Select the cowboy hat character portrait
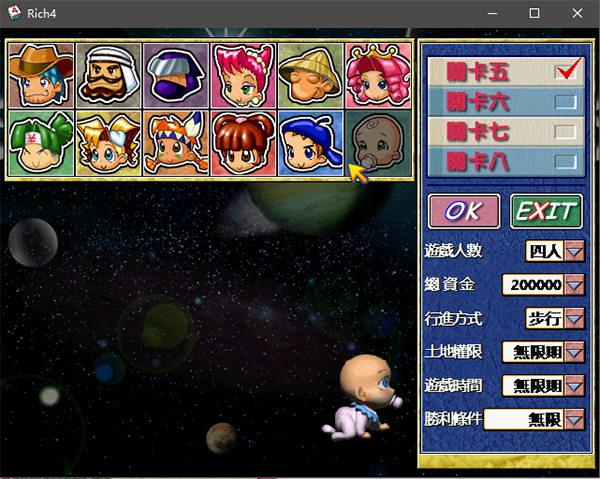 pos(40,75)
